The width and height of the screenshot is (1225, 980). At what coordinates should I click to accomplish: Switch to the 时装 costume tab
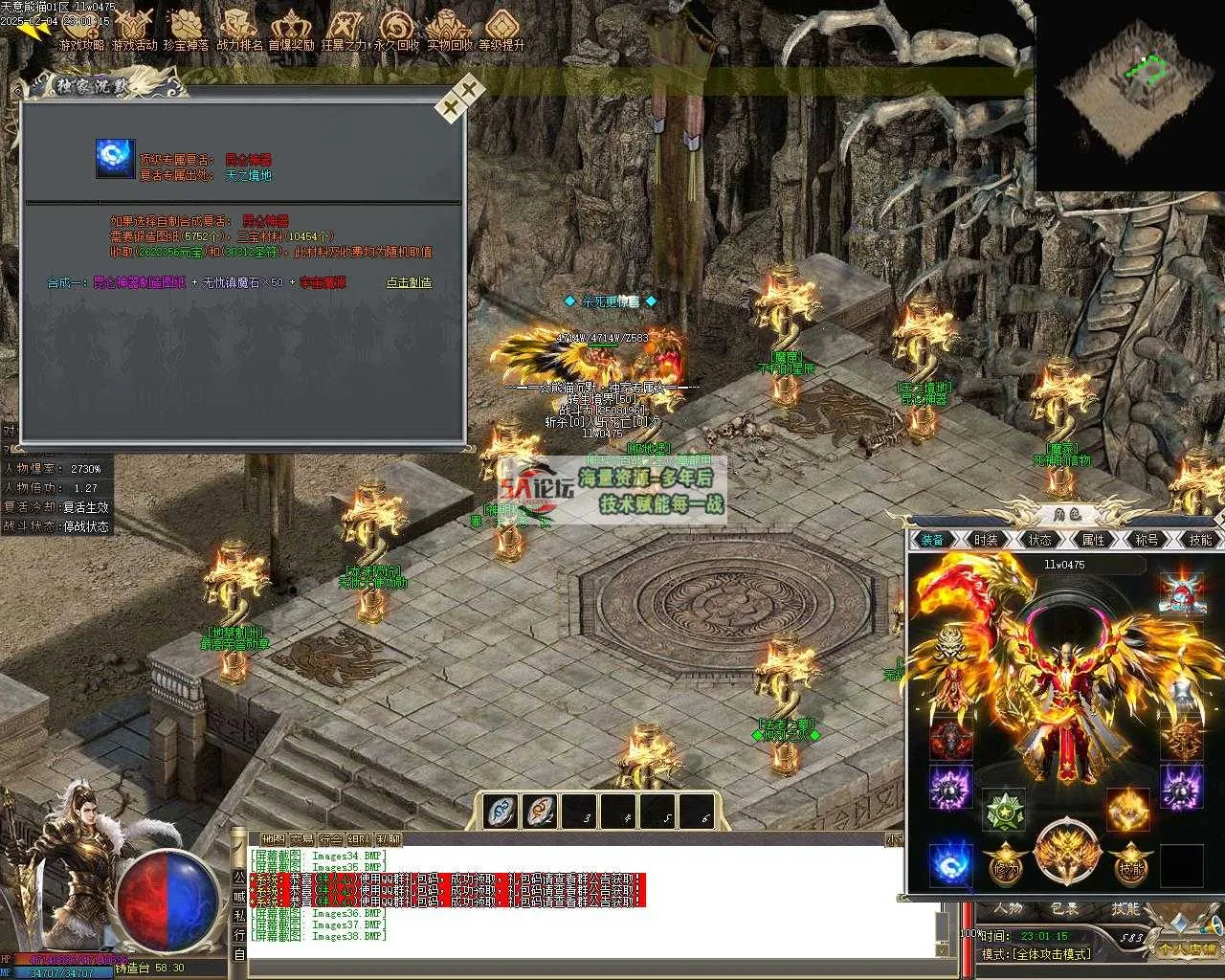pyautogui.click(x=986, y=540)
